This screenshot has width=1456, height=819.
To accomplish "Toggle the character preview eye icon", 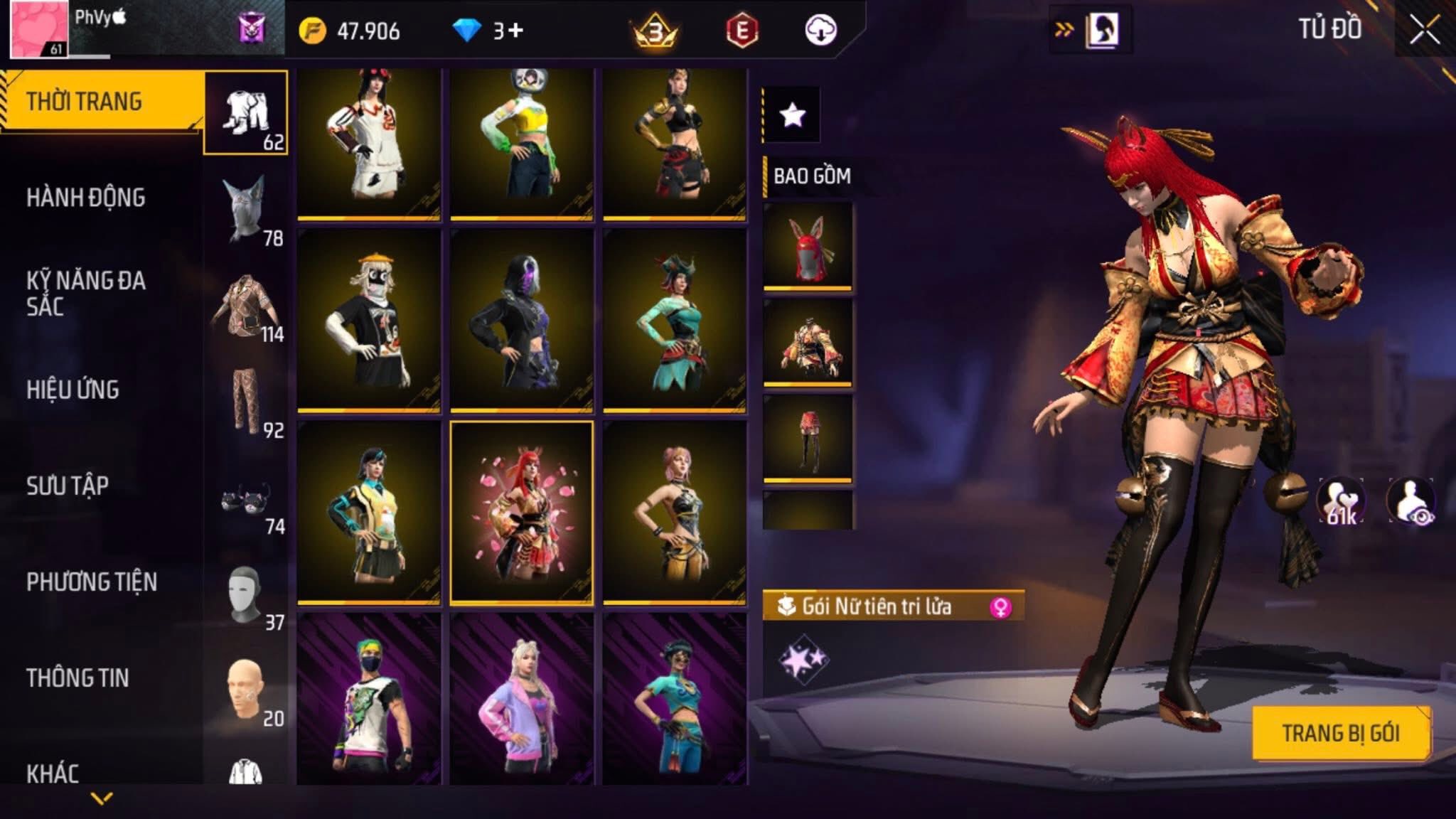I will (x=1411, y=502).
